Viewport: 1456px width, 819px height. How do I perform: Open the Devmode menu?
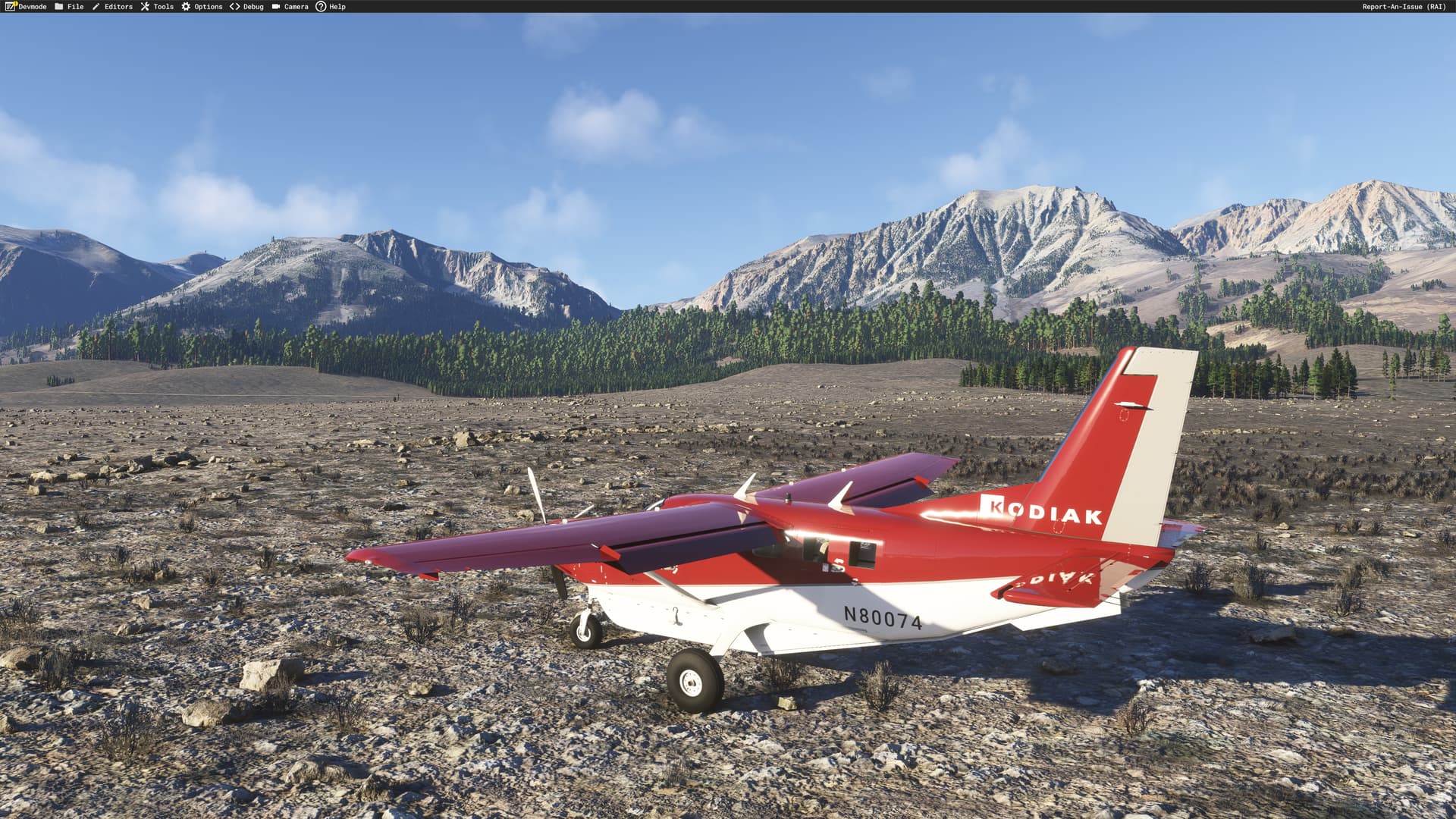(27, 7)
